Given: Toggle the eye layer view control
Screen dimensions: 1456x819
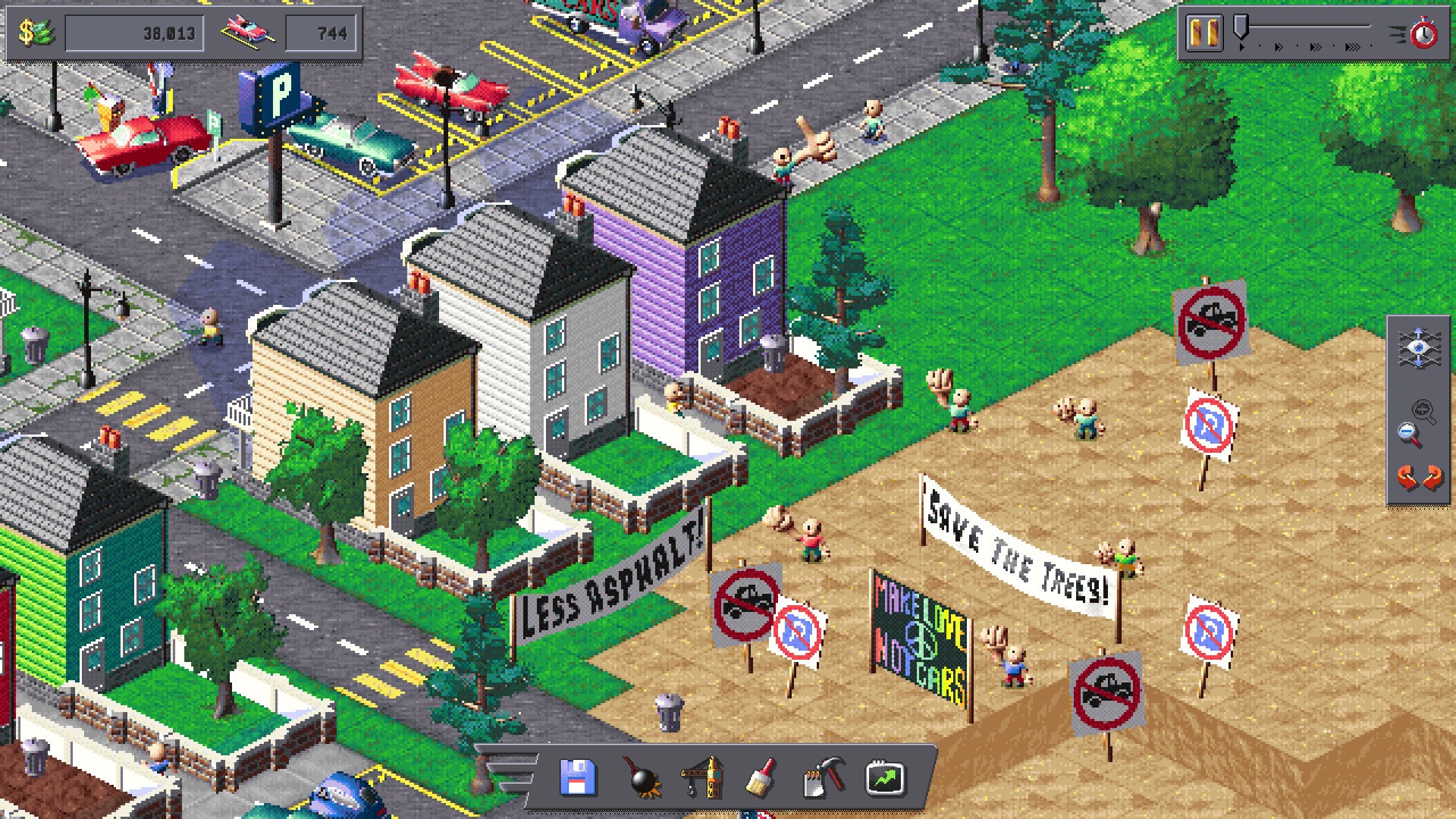Looking at the screenshot, I should click(1419, 348).
